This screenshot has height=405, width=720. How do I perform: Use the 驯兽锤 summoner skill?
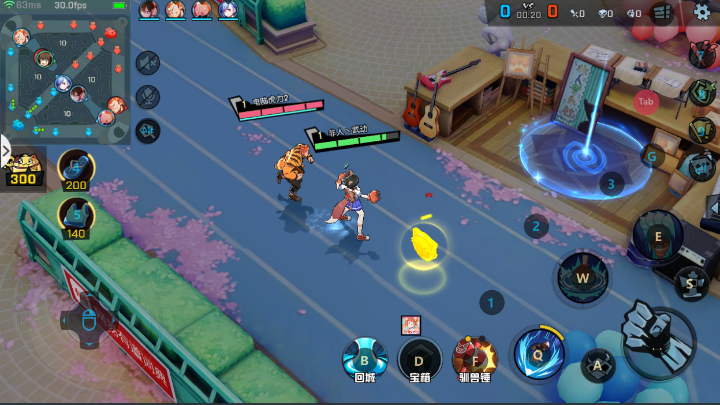click(475, 357)
